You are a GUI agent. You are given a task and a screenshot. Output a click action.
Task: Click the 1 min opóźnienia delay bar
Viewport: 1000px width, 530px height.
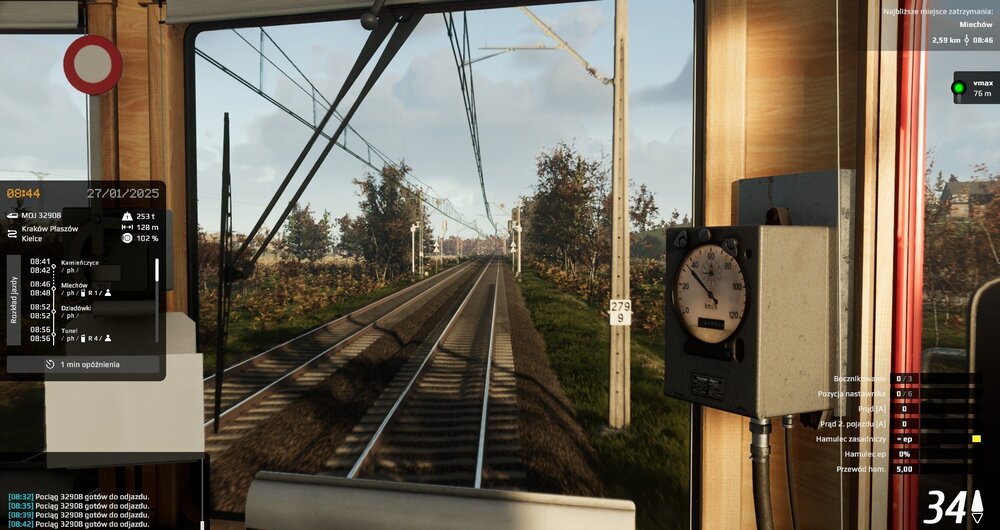(83, 364)
